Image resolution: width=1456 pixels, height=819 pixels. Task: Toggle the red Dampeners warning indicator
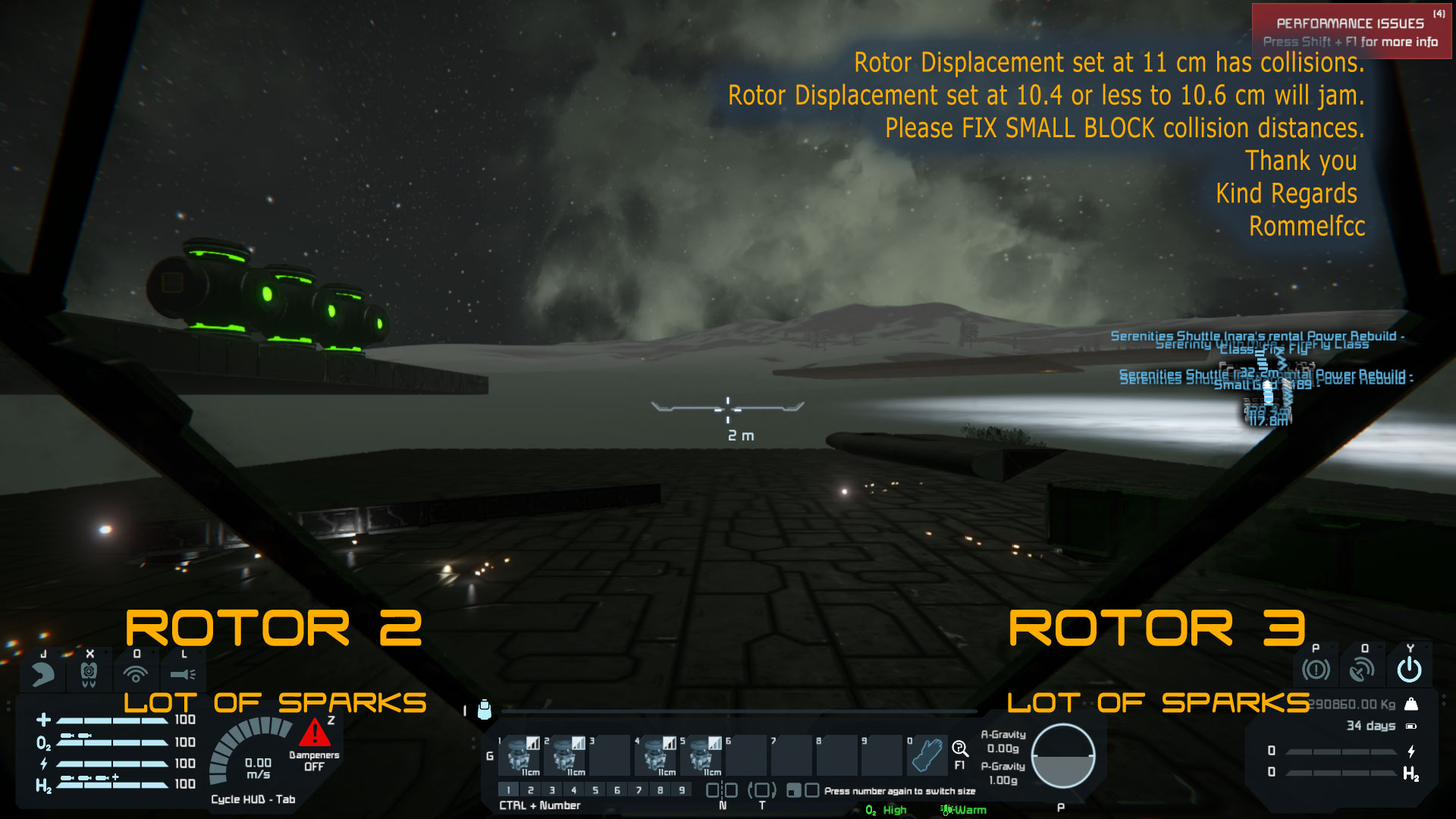pos(314,734)
